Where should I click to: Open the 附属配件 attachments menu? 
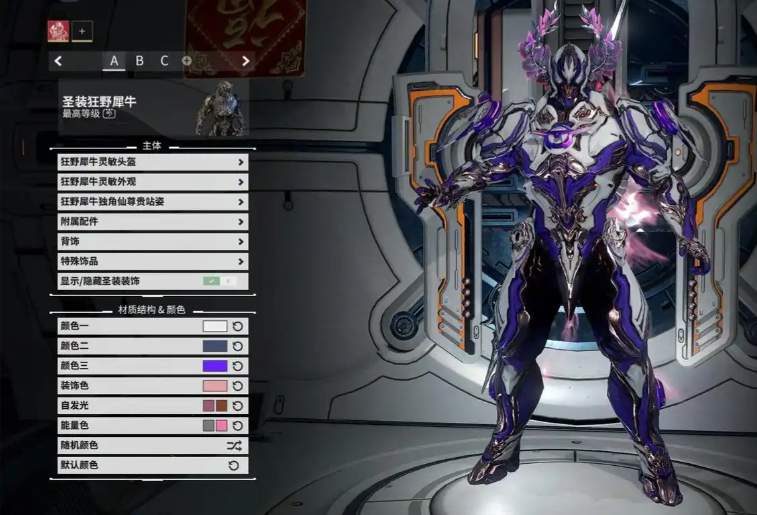pos(152,222)
